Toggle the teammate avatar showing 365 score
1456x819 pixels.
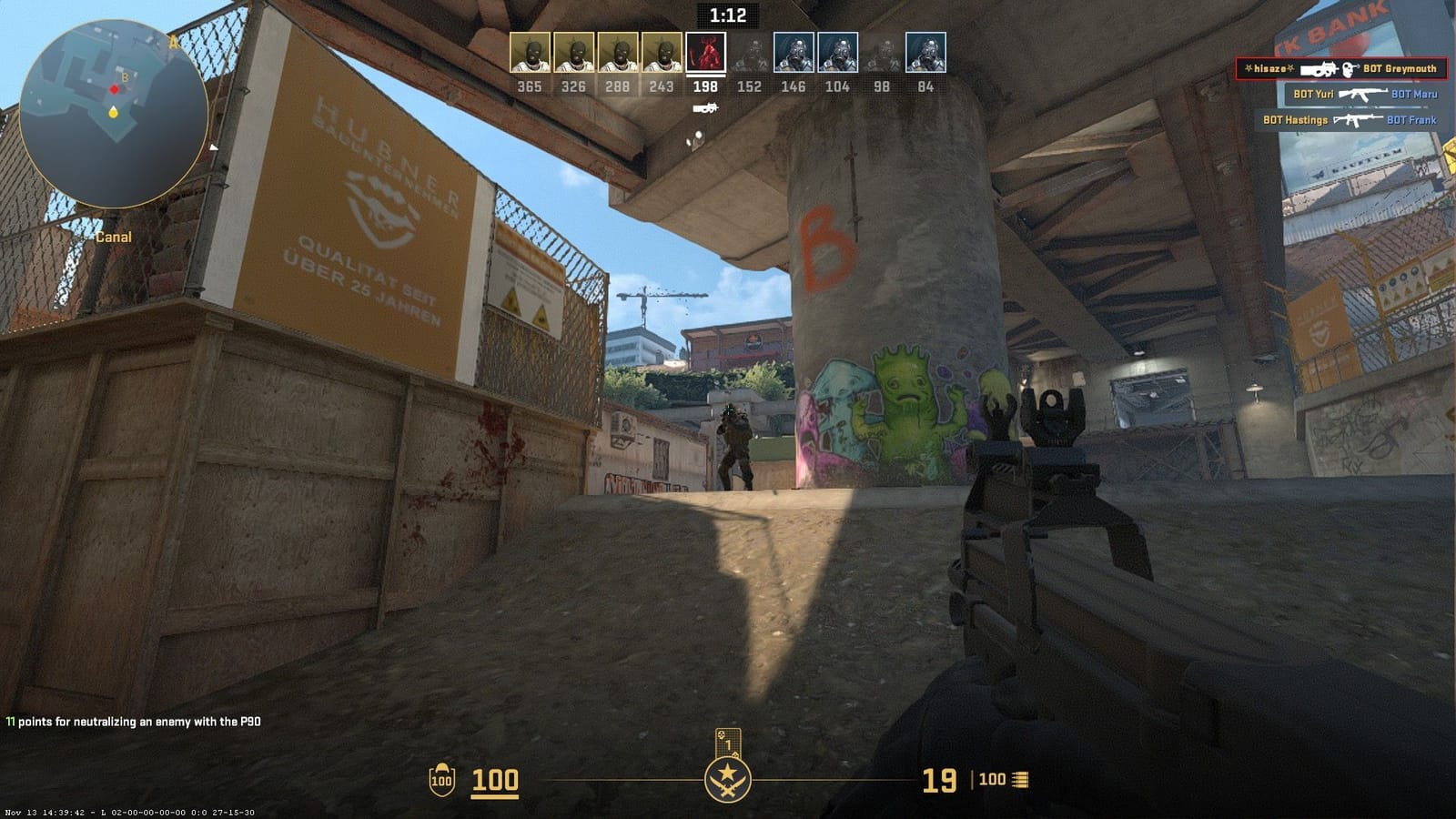(531, 53)
